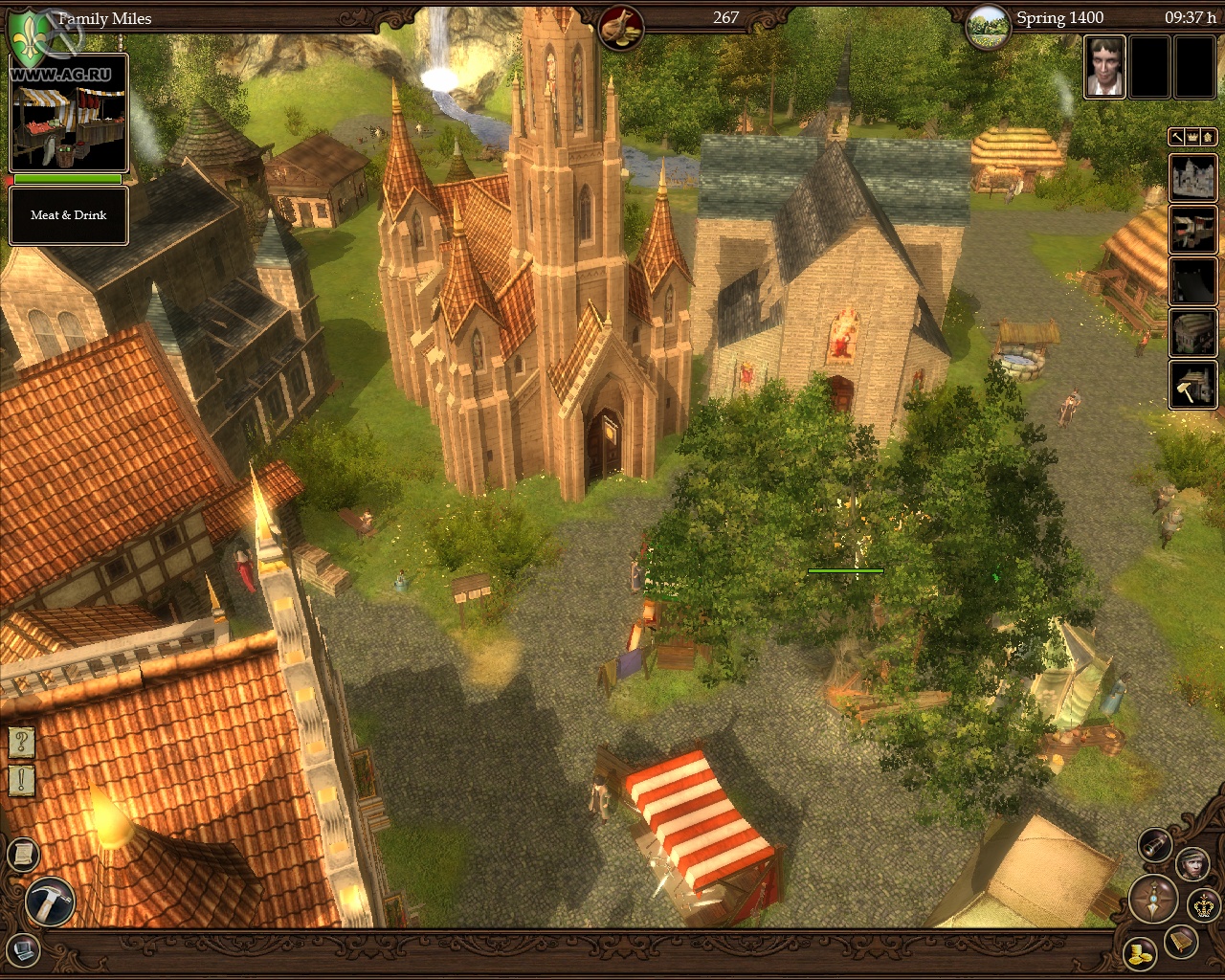1225x980 pixels.
Task: Click the Meat & Drink label
Action: (x=68, y=214)
